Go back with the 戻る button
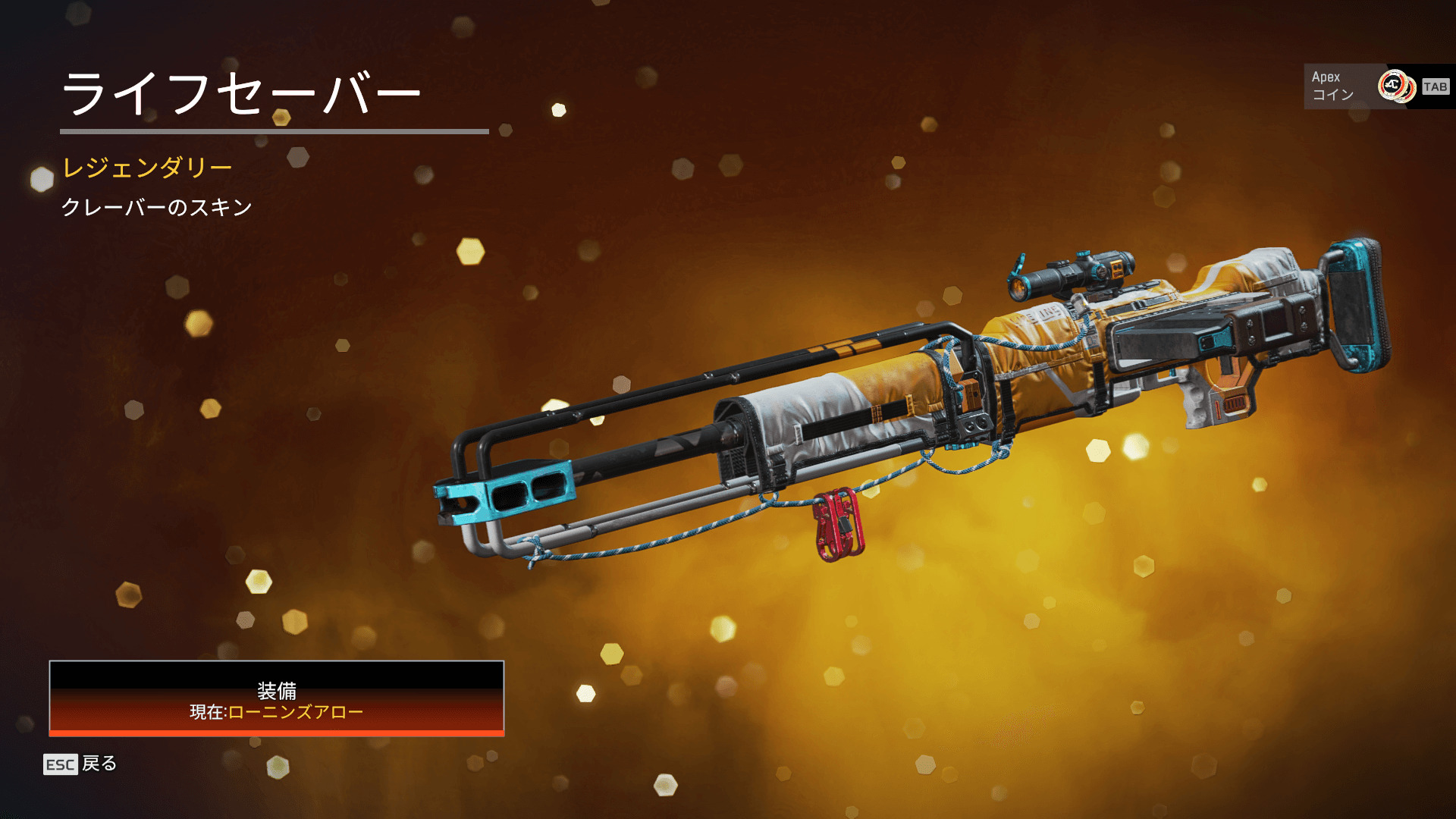The image size is (1456, 819). (80, 764)
